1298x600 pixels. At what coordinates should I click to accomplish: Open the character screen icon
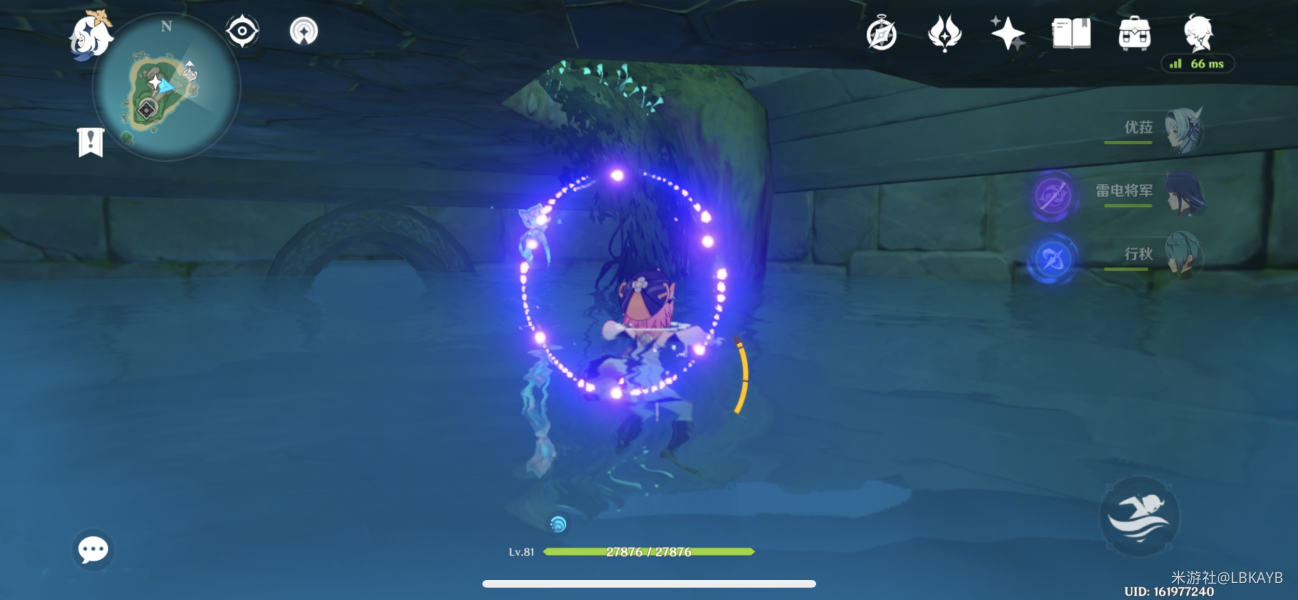coord(1197,34)
